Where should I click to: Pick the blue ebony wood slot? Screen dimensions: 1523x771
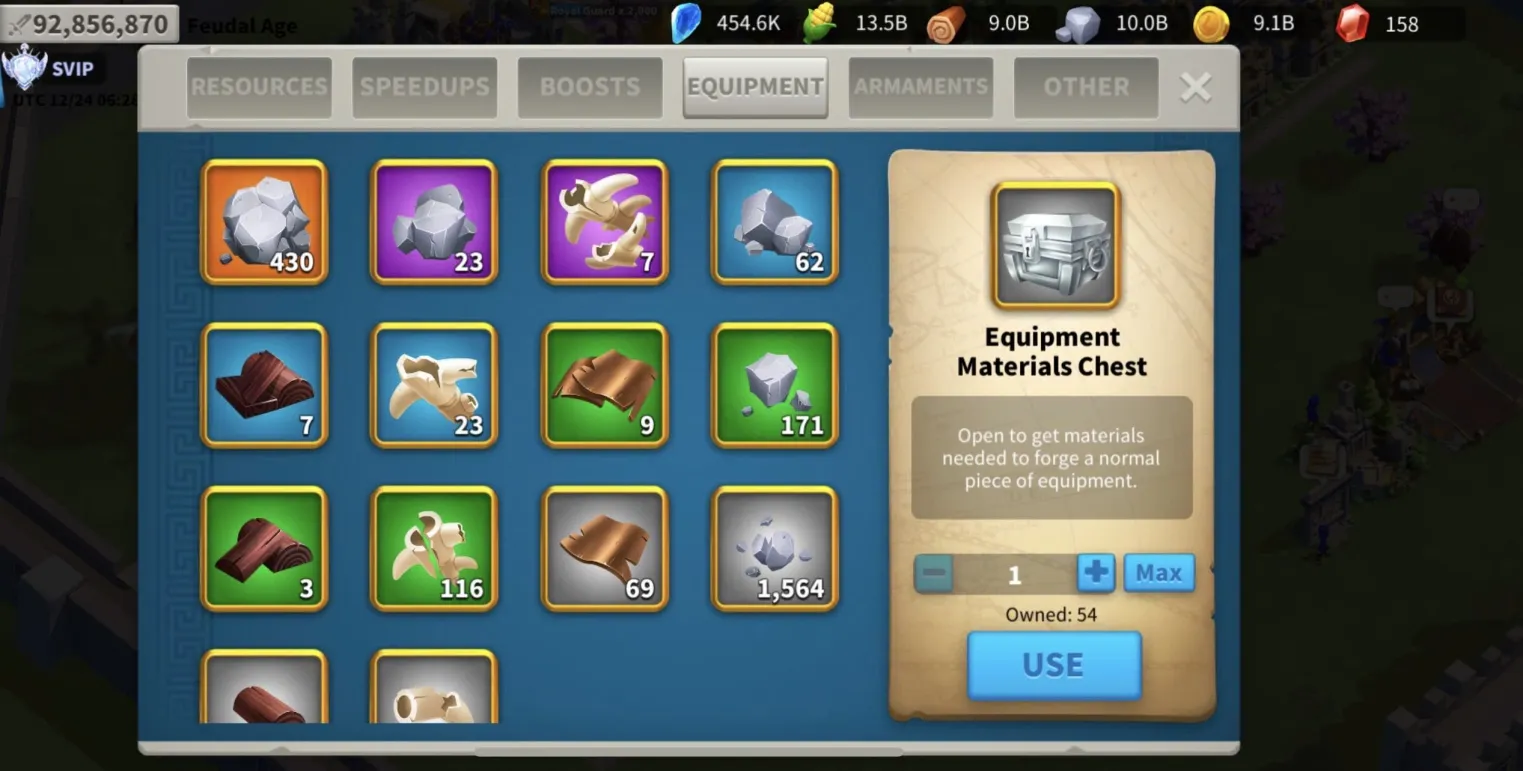pos(265,385)
